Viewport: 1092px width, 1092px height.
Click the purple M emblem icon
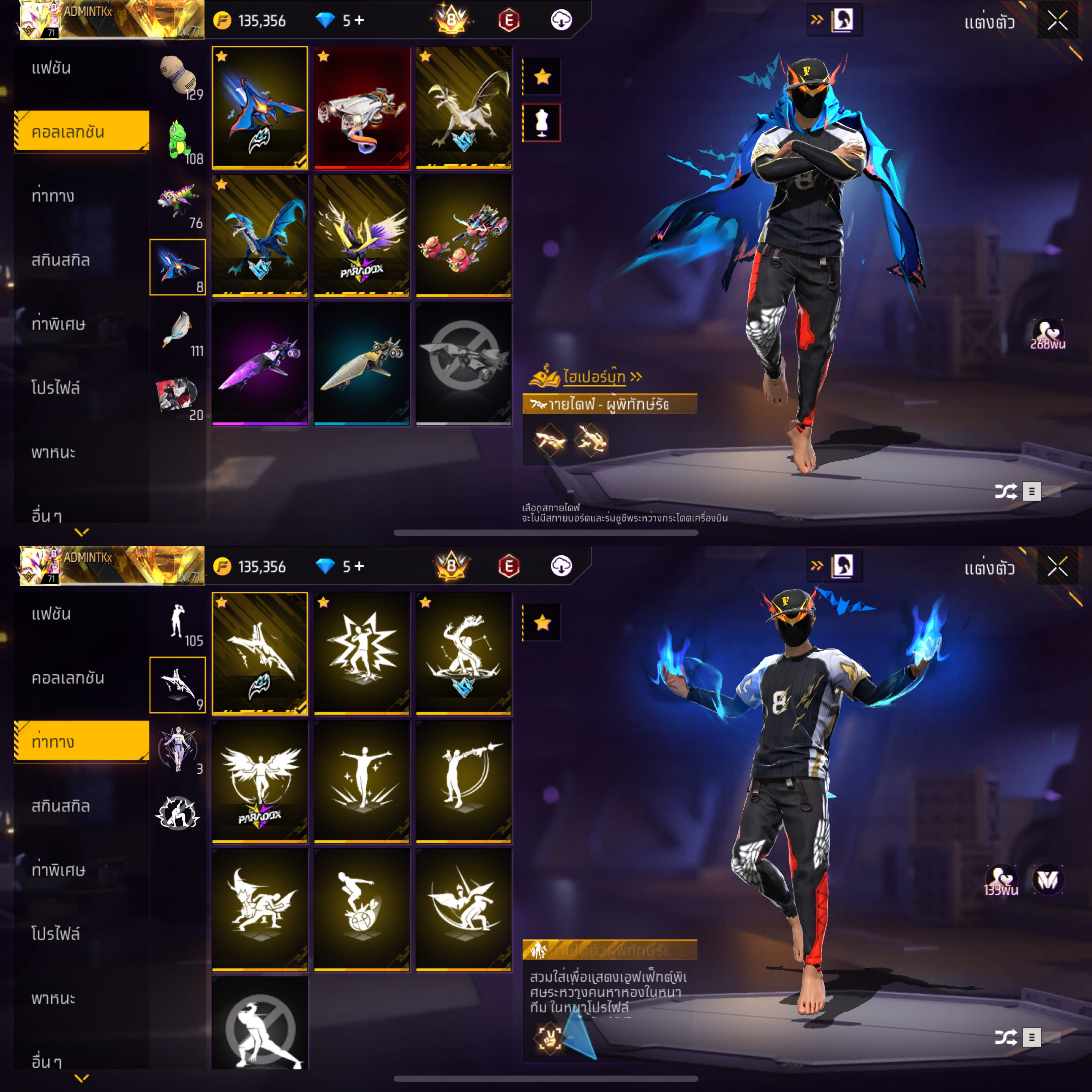tap(1048, 880)
